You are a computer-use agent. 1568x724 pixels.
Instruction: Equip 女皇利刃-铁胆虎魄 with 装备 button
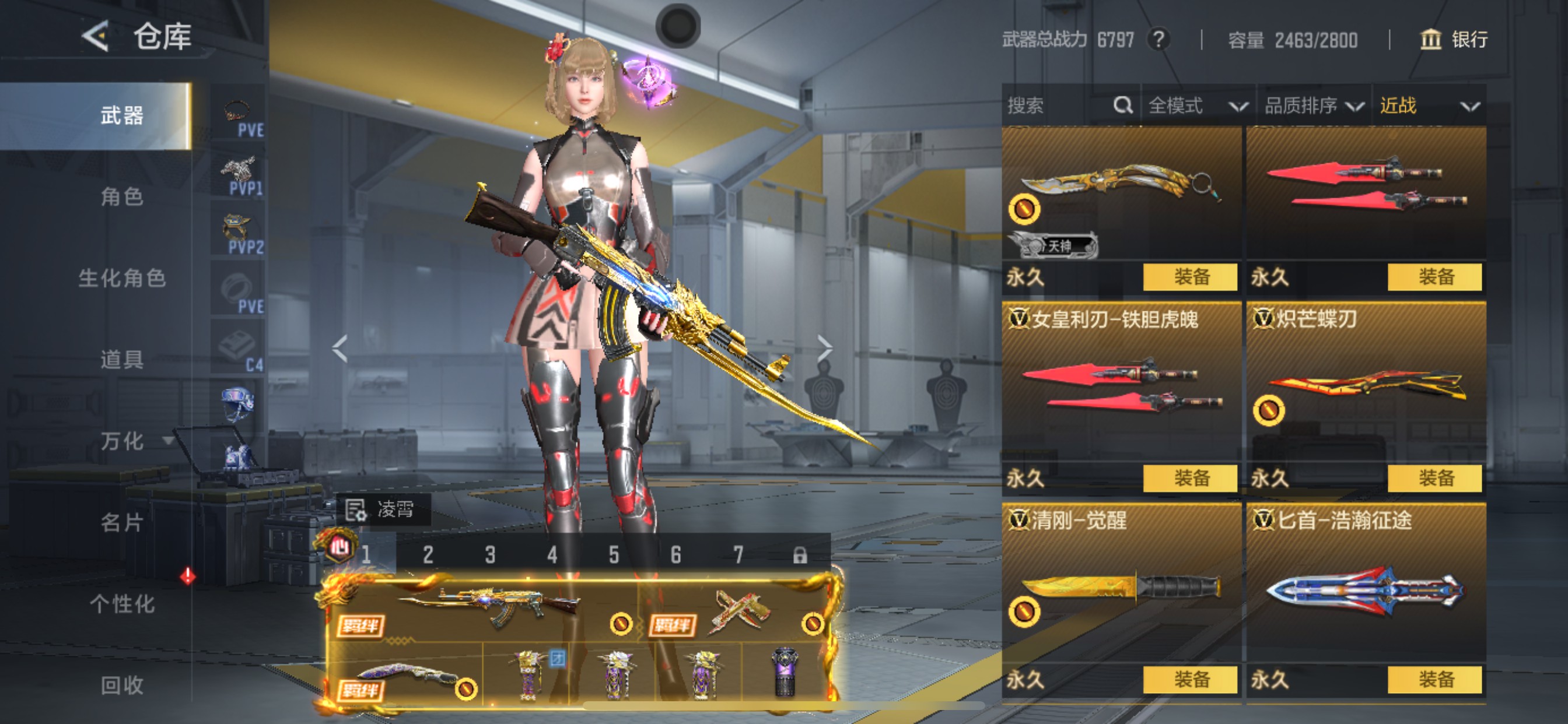point(1190,478)
